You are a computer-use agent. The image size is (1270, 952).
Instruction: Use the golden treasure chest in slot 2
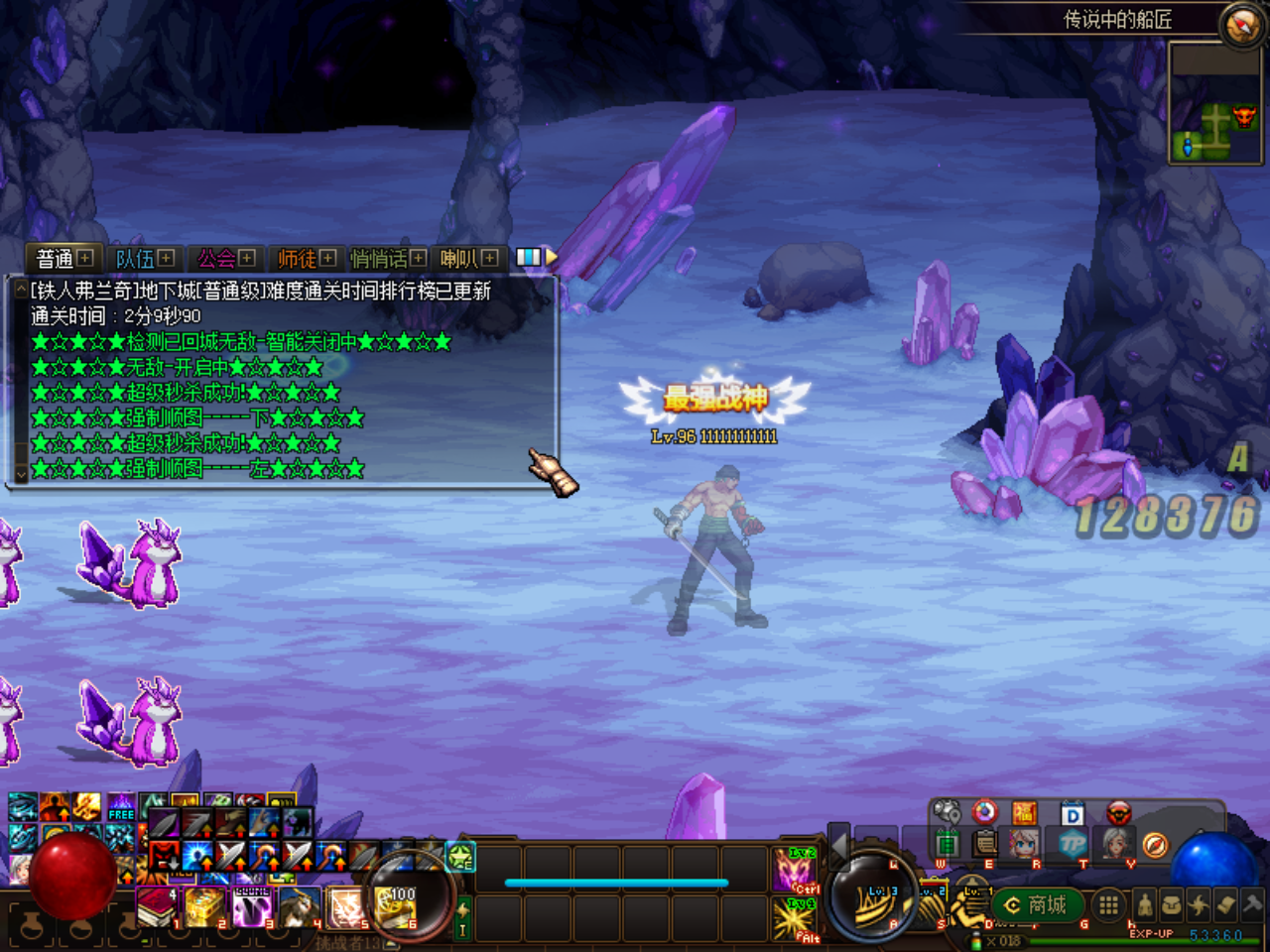pos(203,906)
